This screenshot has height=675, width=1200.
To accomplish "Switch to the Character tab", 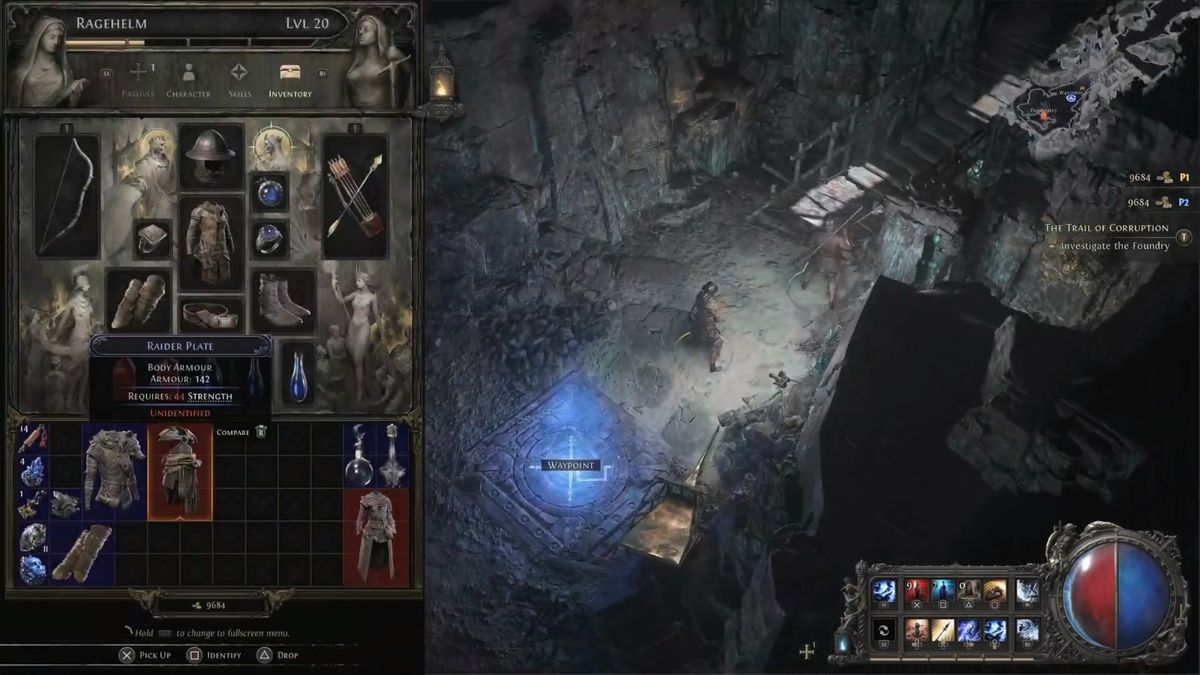I will click(x=188, y=78).
